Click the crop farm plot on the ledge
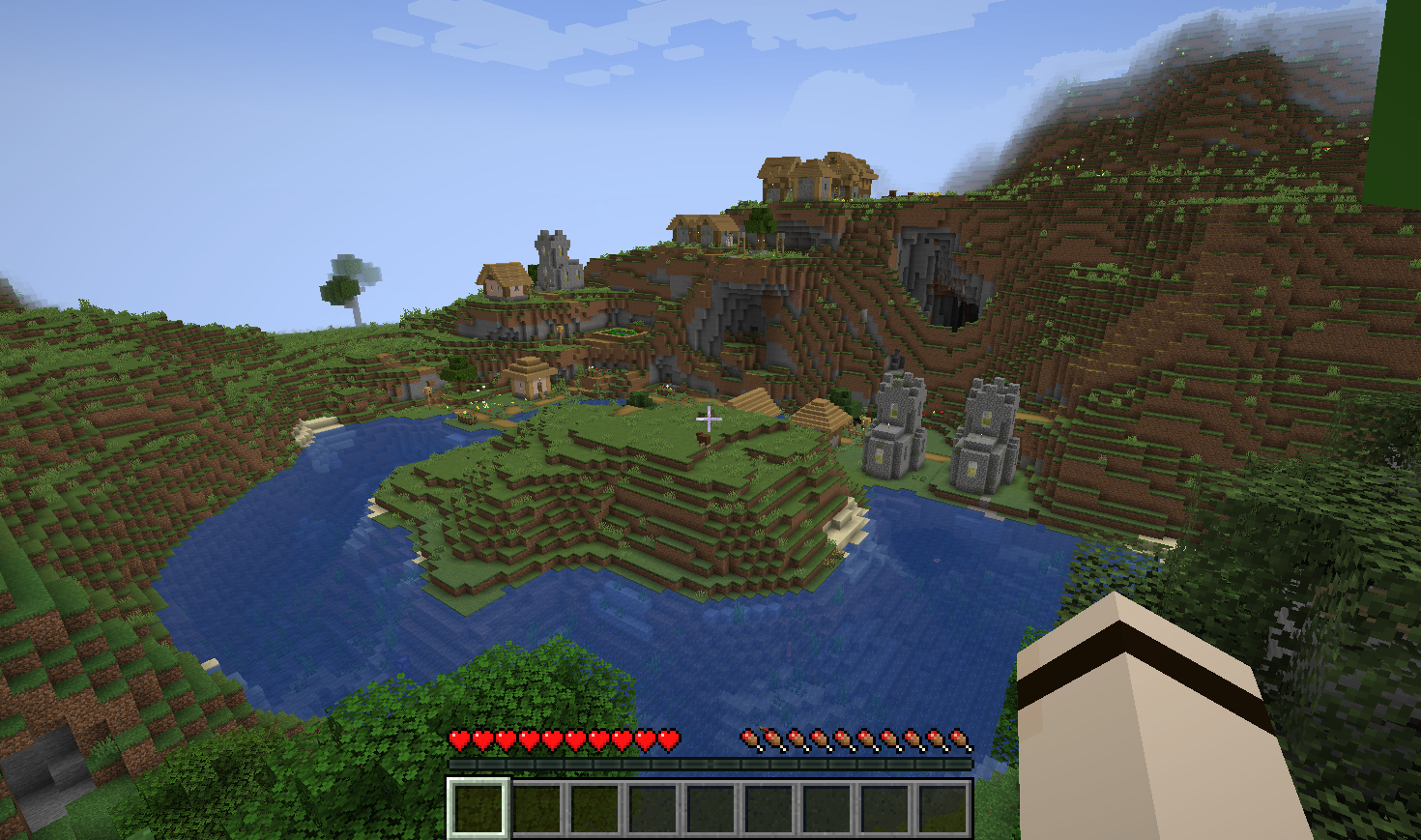 coord(619,332)
